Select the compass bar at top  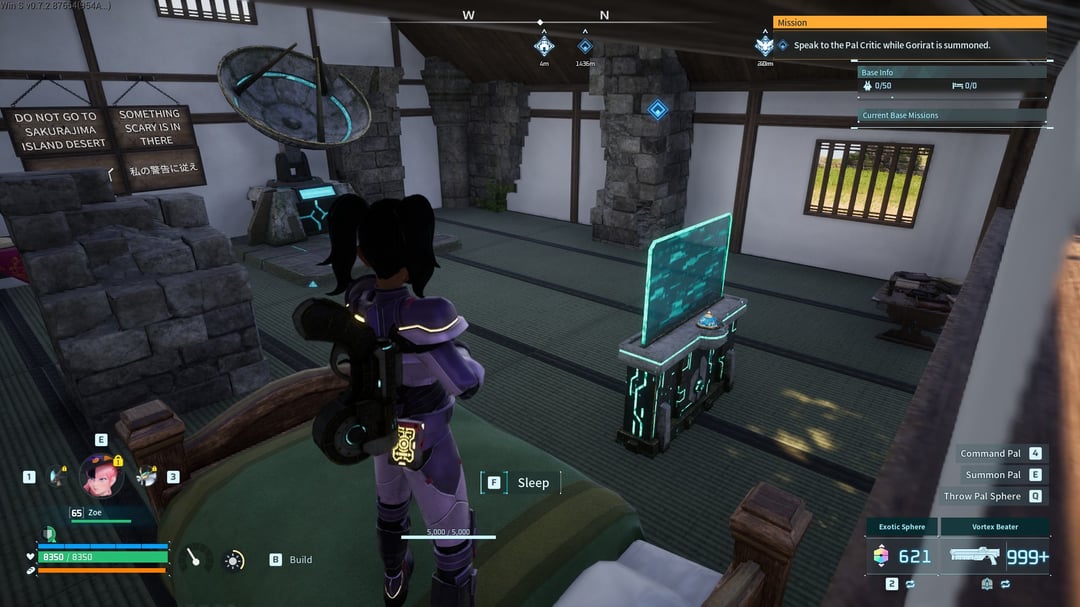pos(540,18)
